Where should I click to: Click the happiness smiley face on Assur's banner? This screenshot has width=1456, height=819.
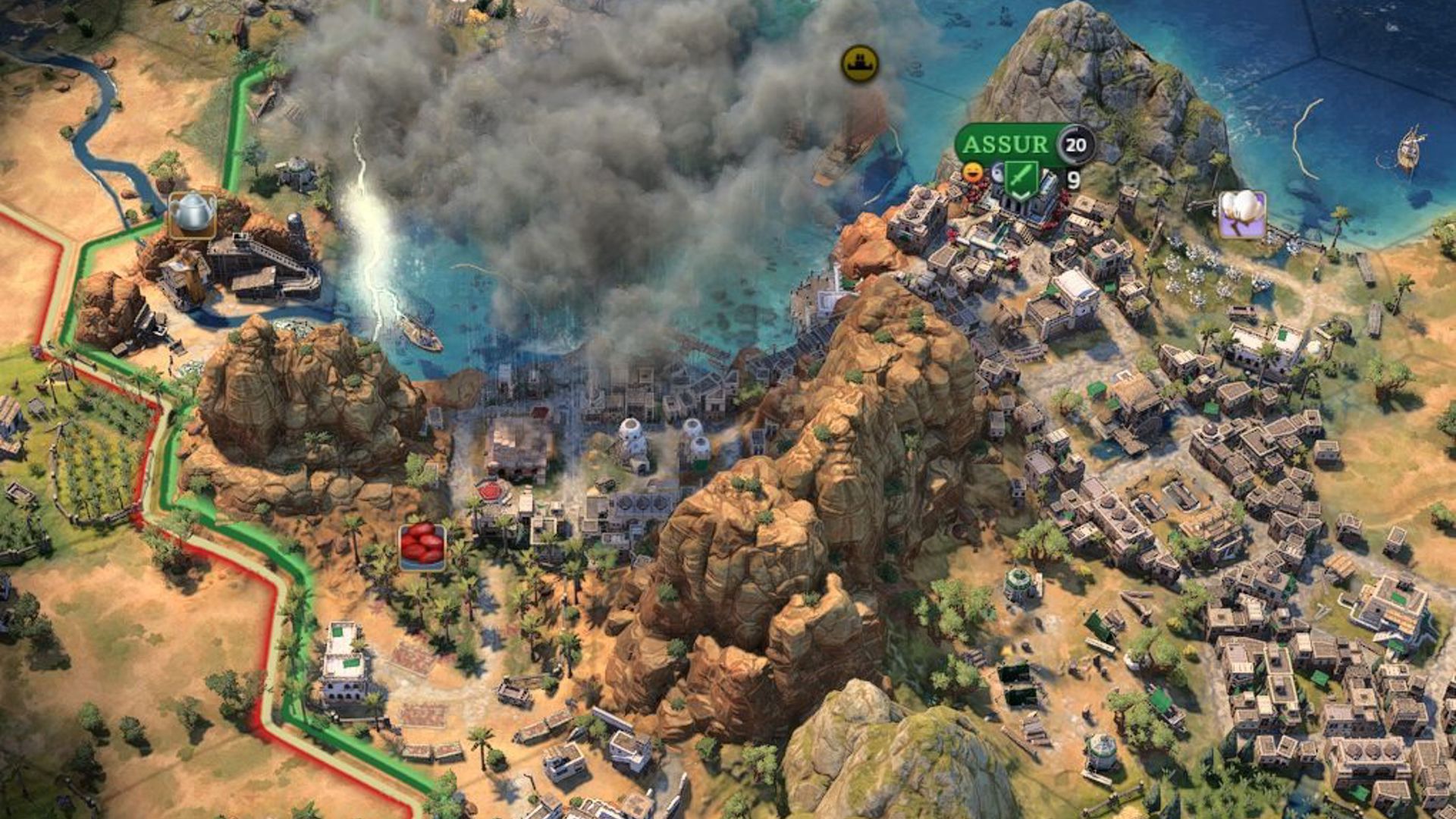(973, 173)
